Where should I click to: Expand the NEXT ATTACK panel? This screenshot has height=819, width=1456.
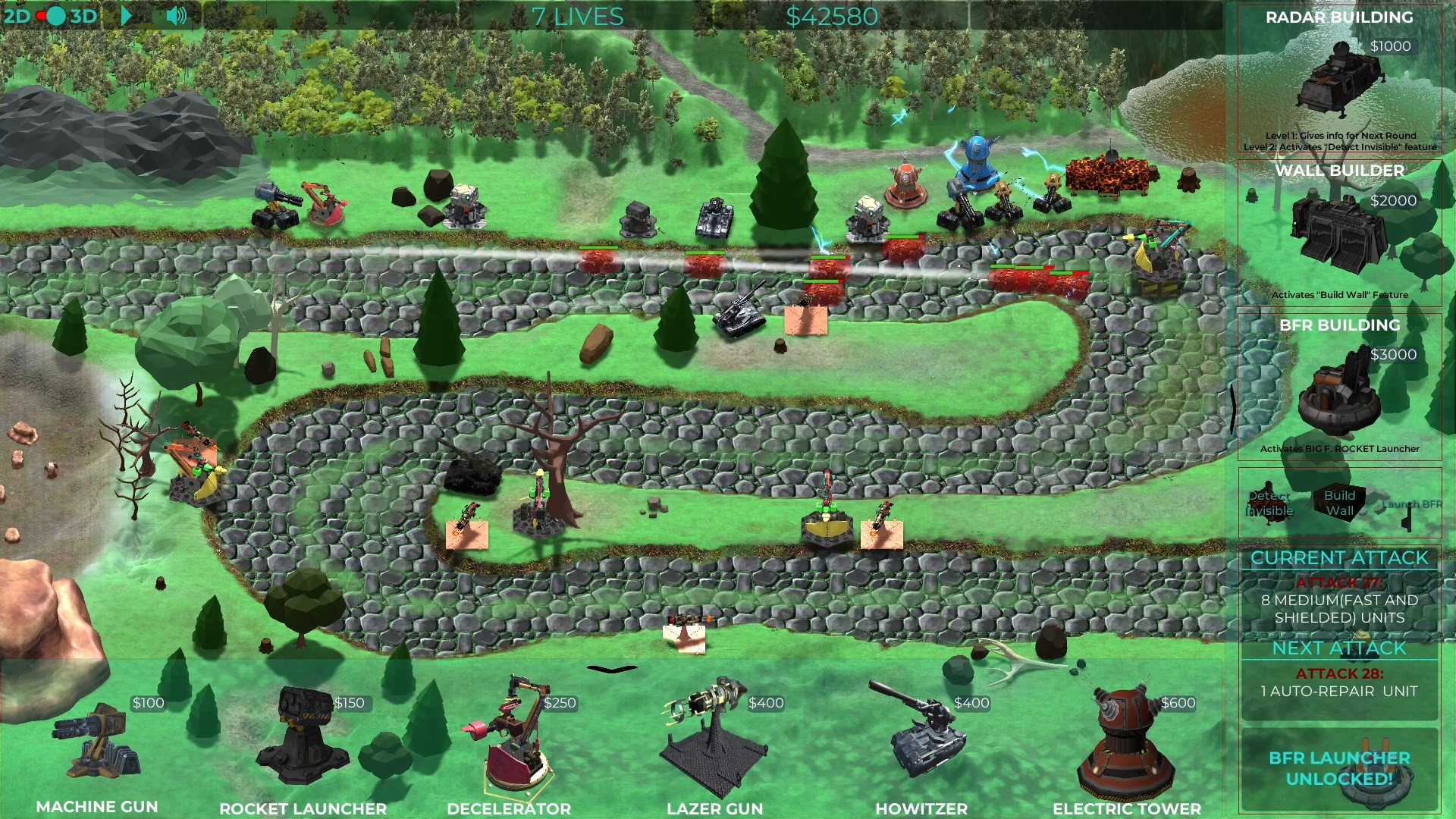[1338, 648]
